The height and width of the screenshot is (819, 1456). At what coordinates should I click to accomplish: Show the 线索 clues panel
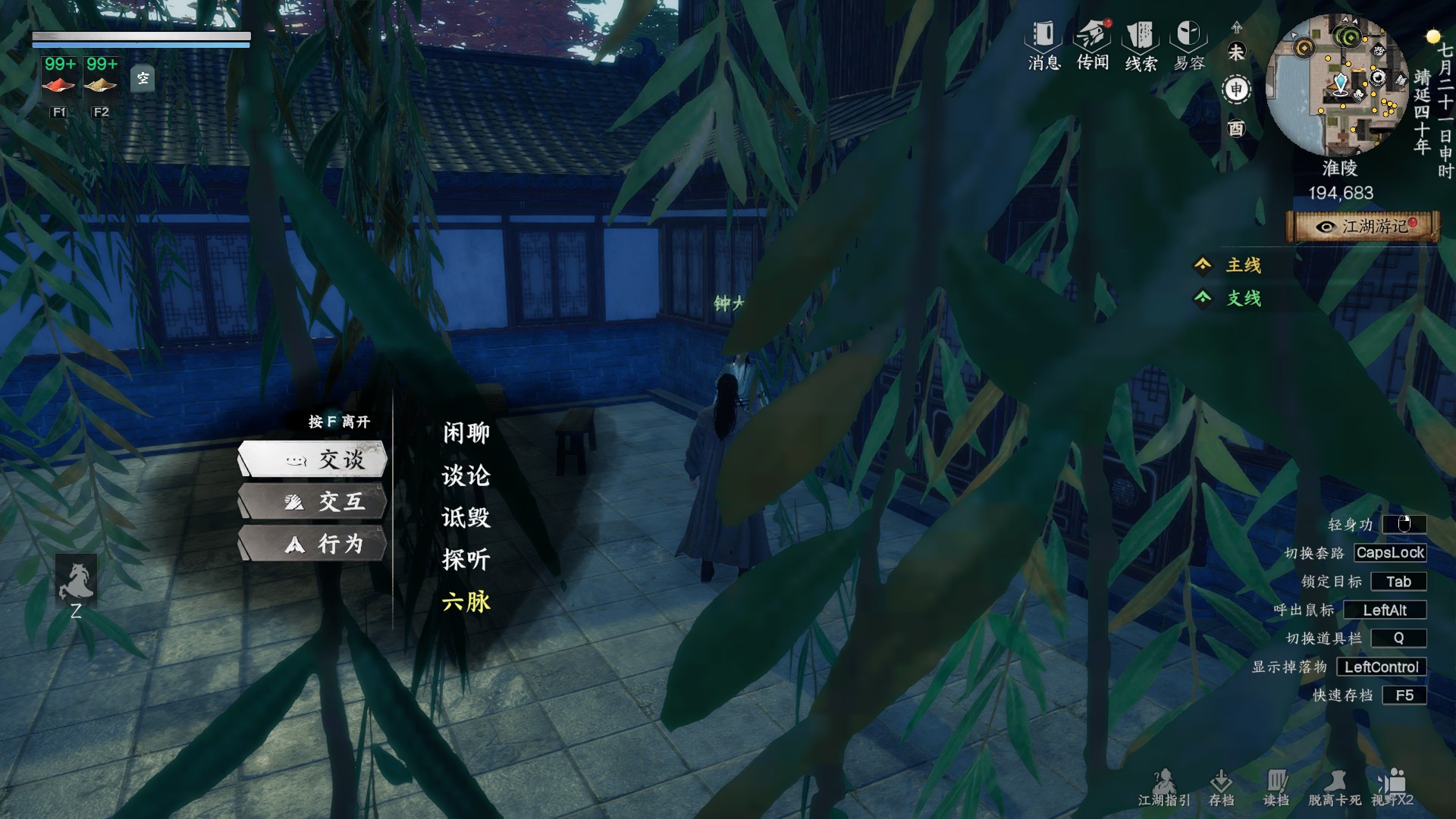click(1141, 45)
